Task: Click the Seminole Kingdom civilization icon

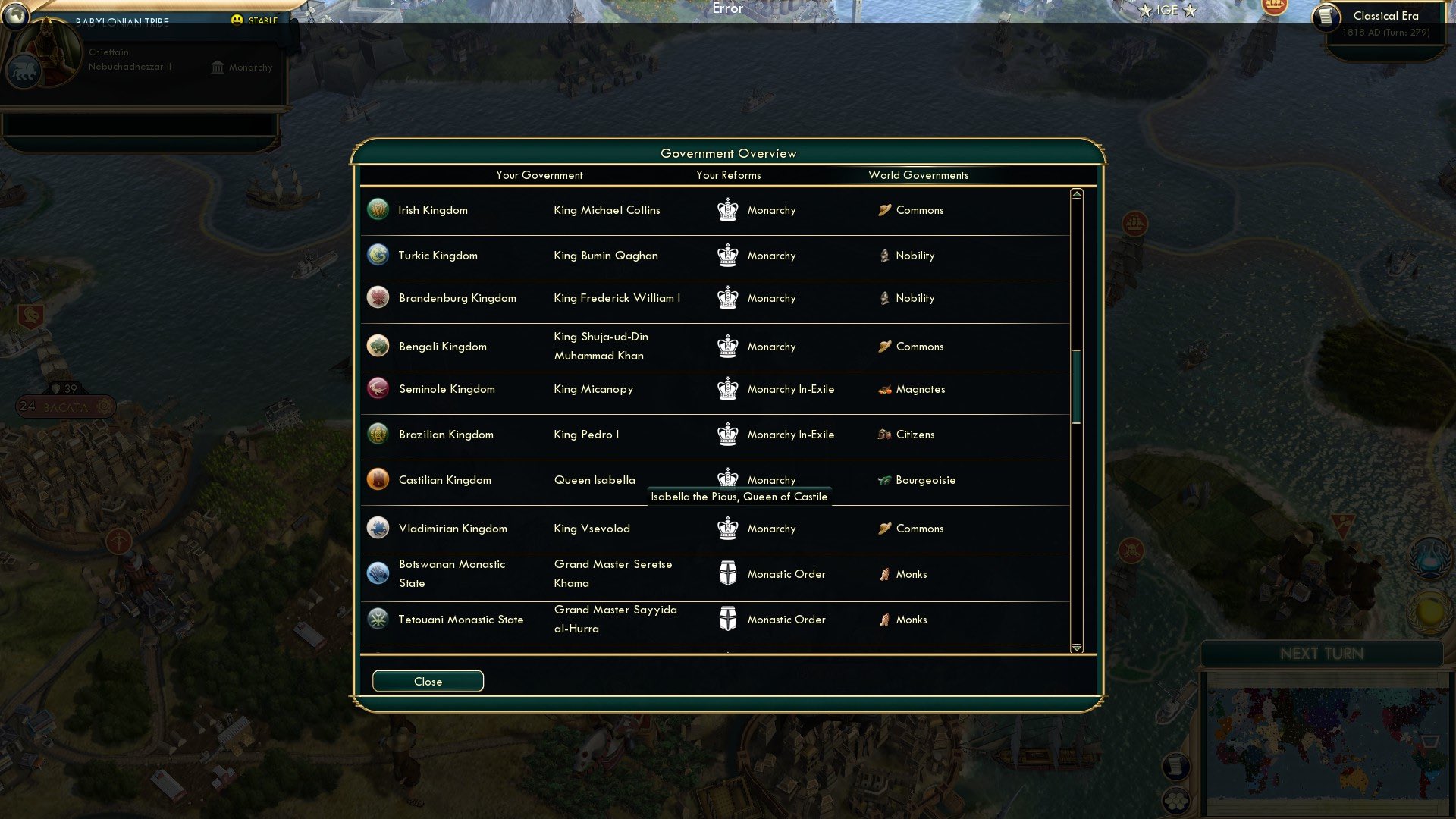Action: click(377, 388)
